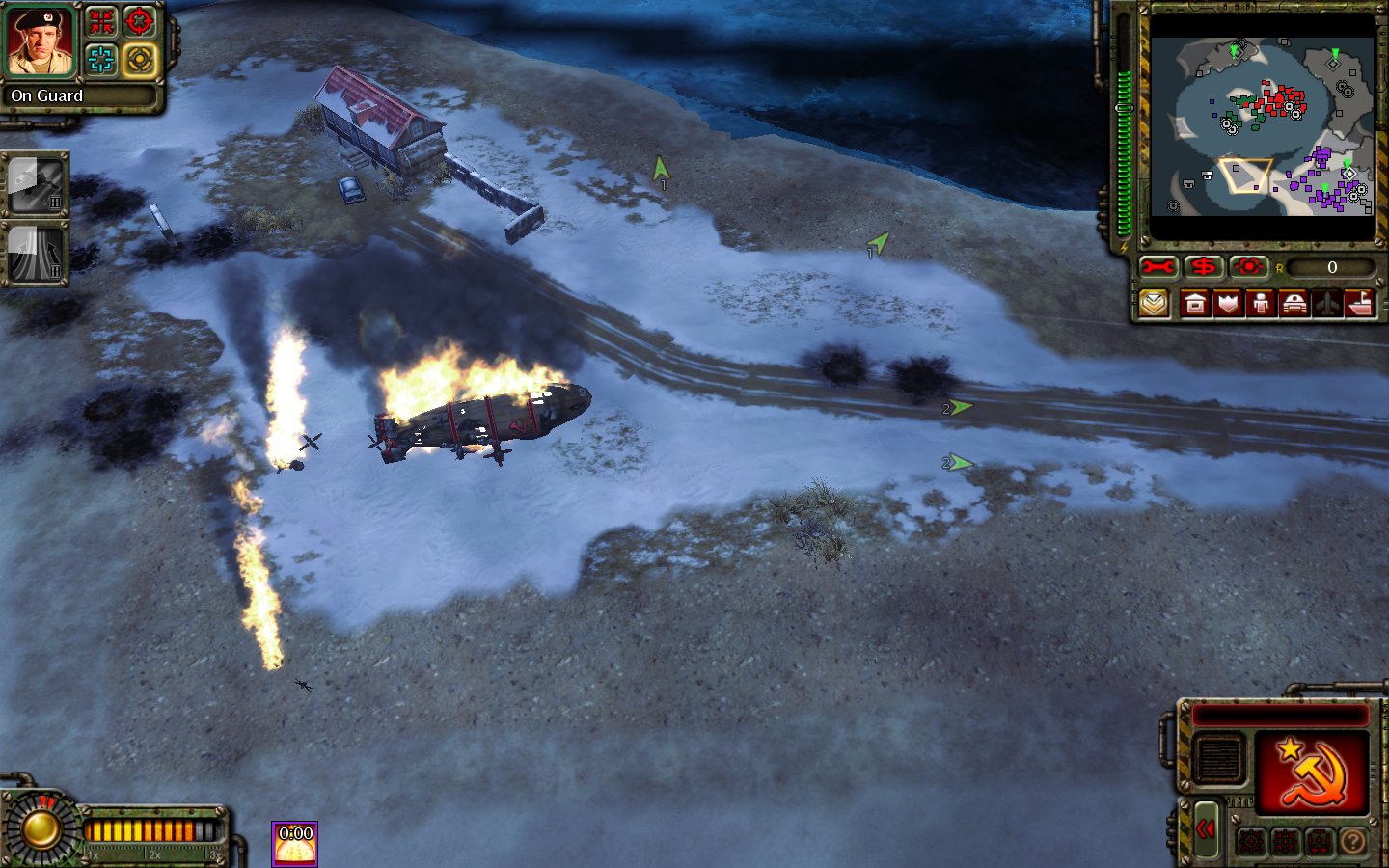Viewport: 1389px width, 868px height.
Task: Click the red target waypoint button
Action: (x=1249, y=267)
